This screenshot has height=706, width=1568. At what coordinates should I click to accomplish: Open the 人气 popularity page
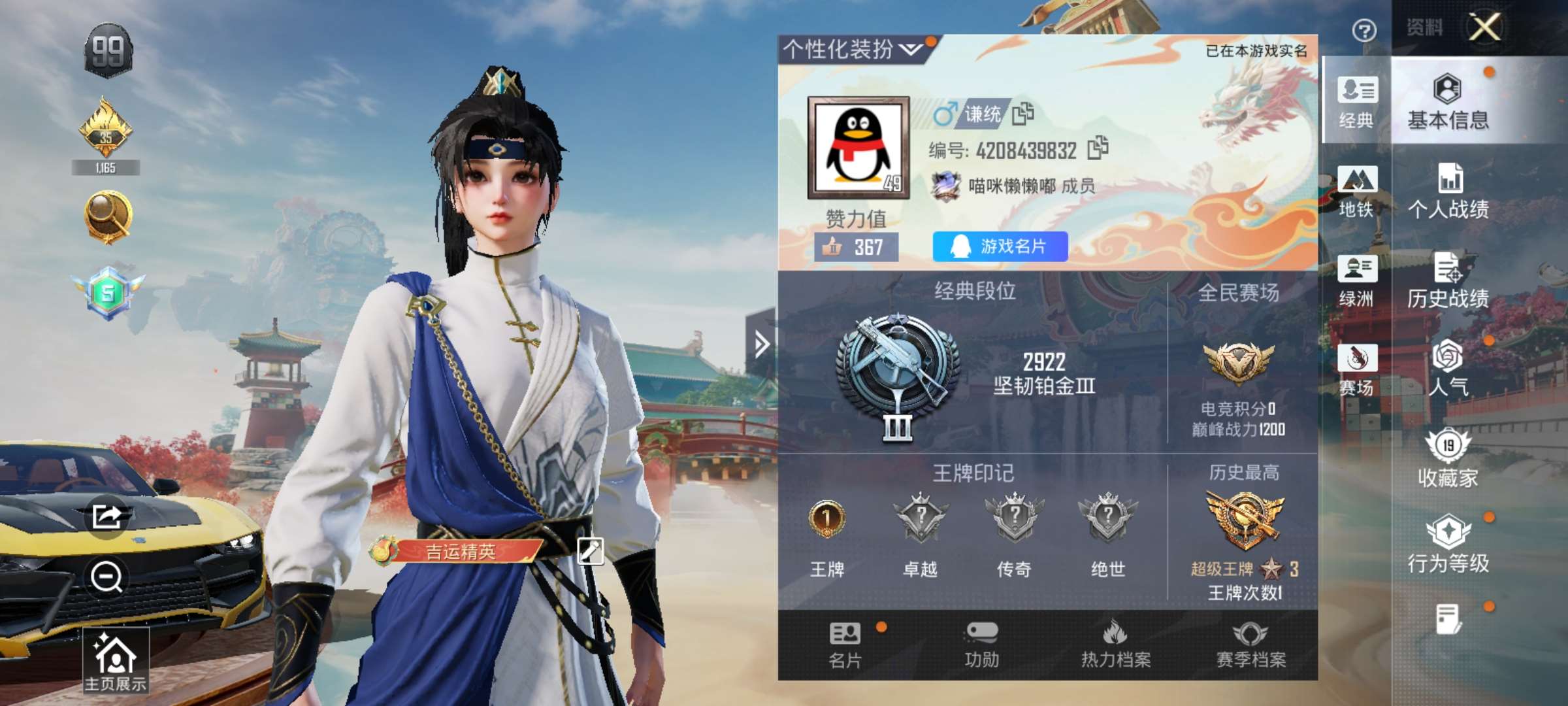pos(1448,369)
